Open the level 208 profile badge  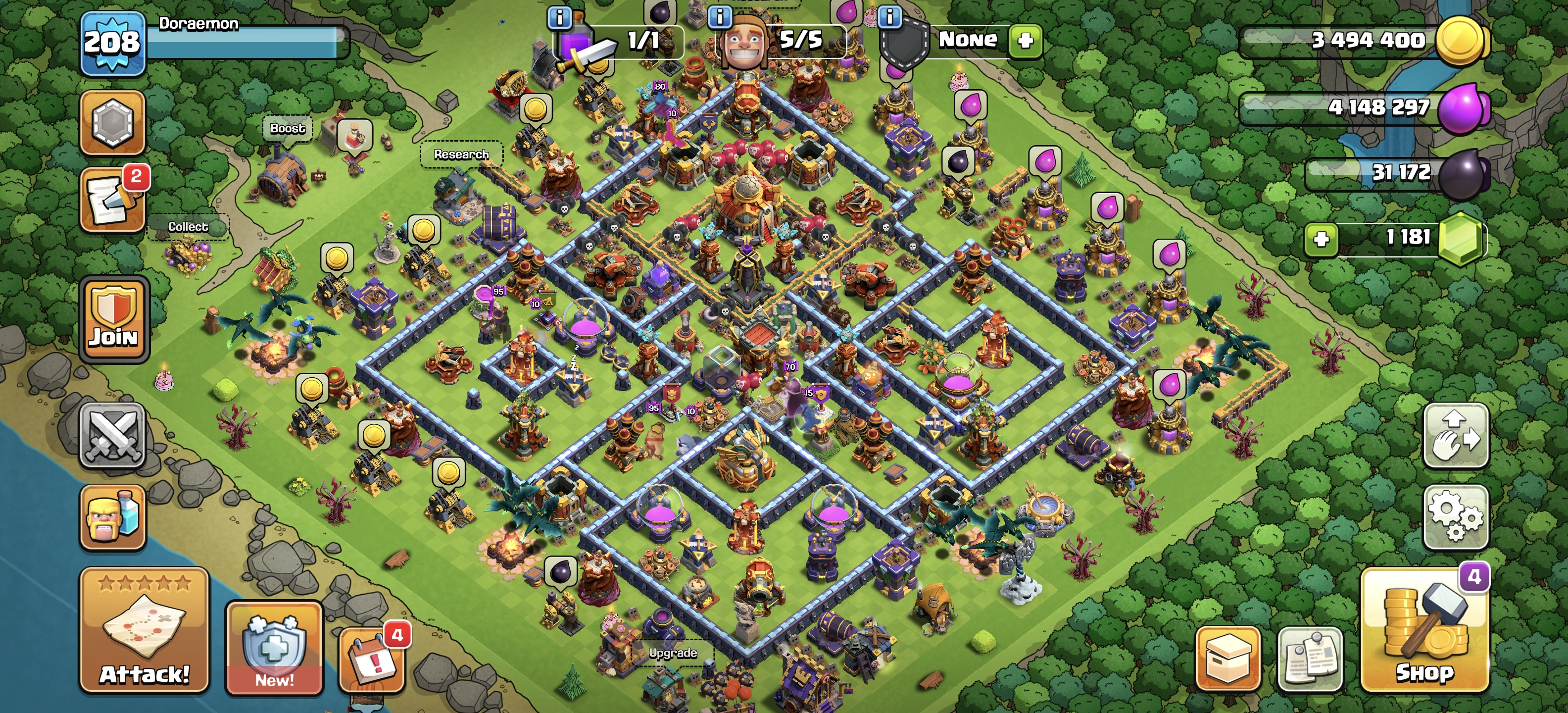113,43
